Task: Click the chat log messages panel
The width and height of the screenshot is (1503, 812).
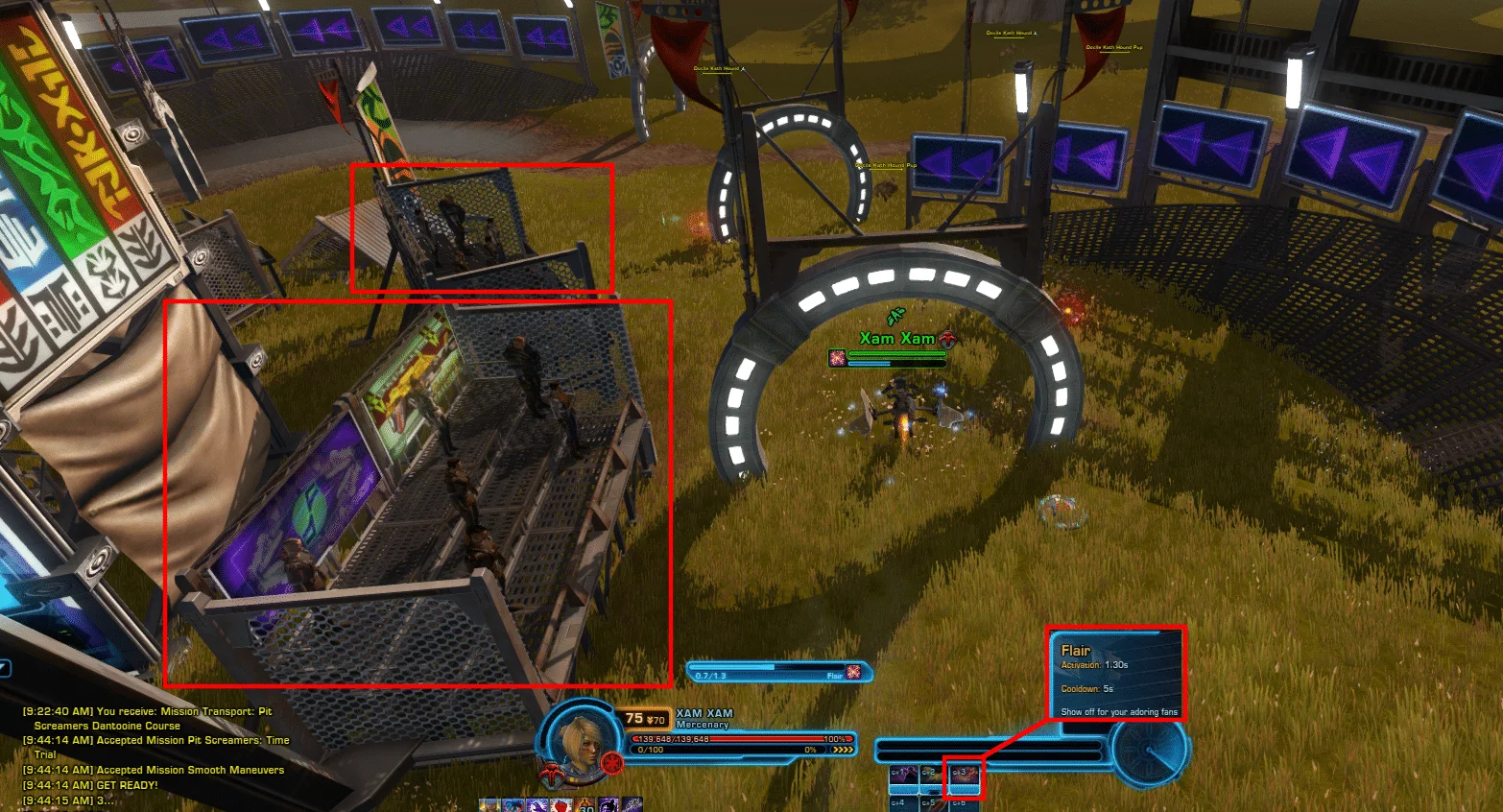Action: click(x=154, y=755)
